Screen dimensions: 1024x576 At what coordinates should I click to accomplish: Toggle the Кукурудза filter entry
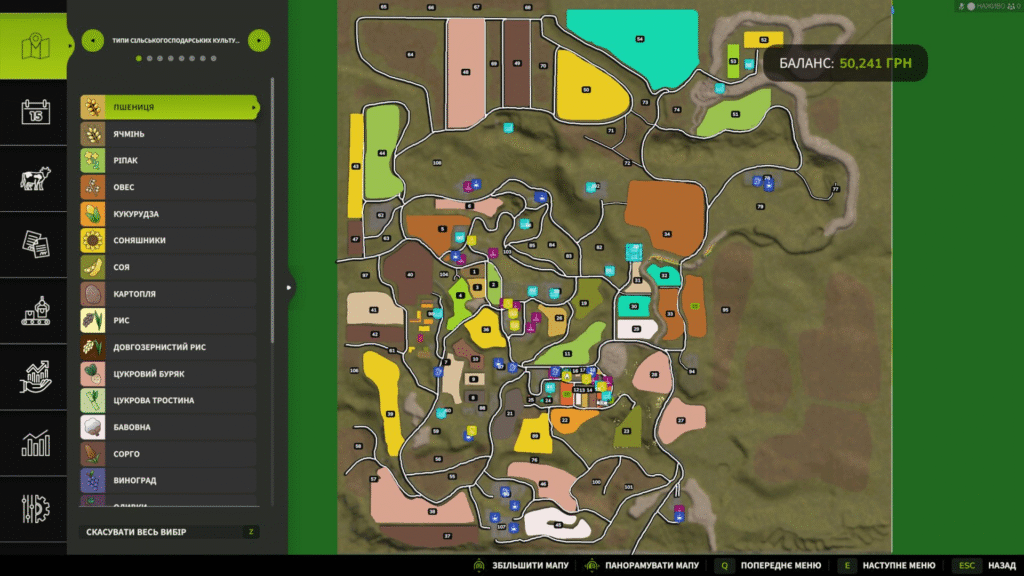168,214
